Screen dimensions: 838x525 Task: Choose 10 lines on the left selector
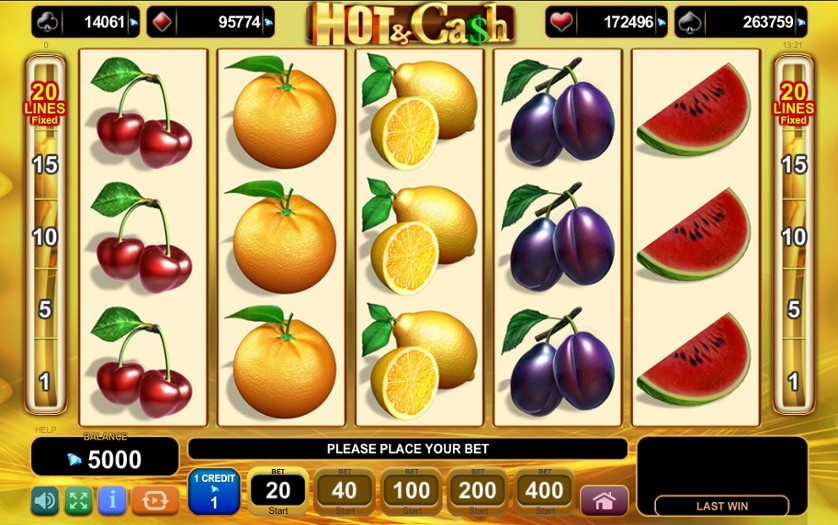(45, 237)
